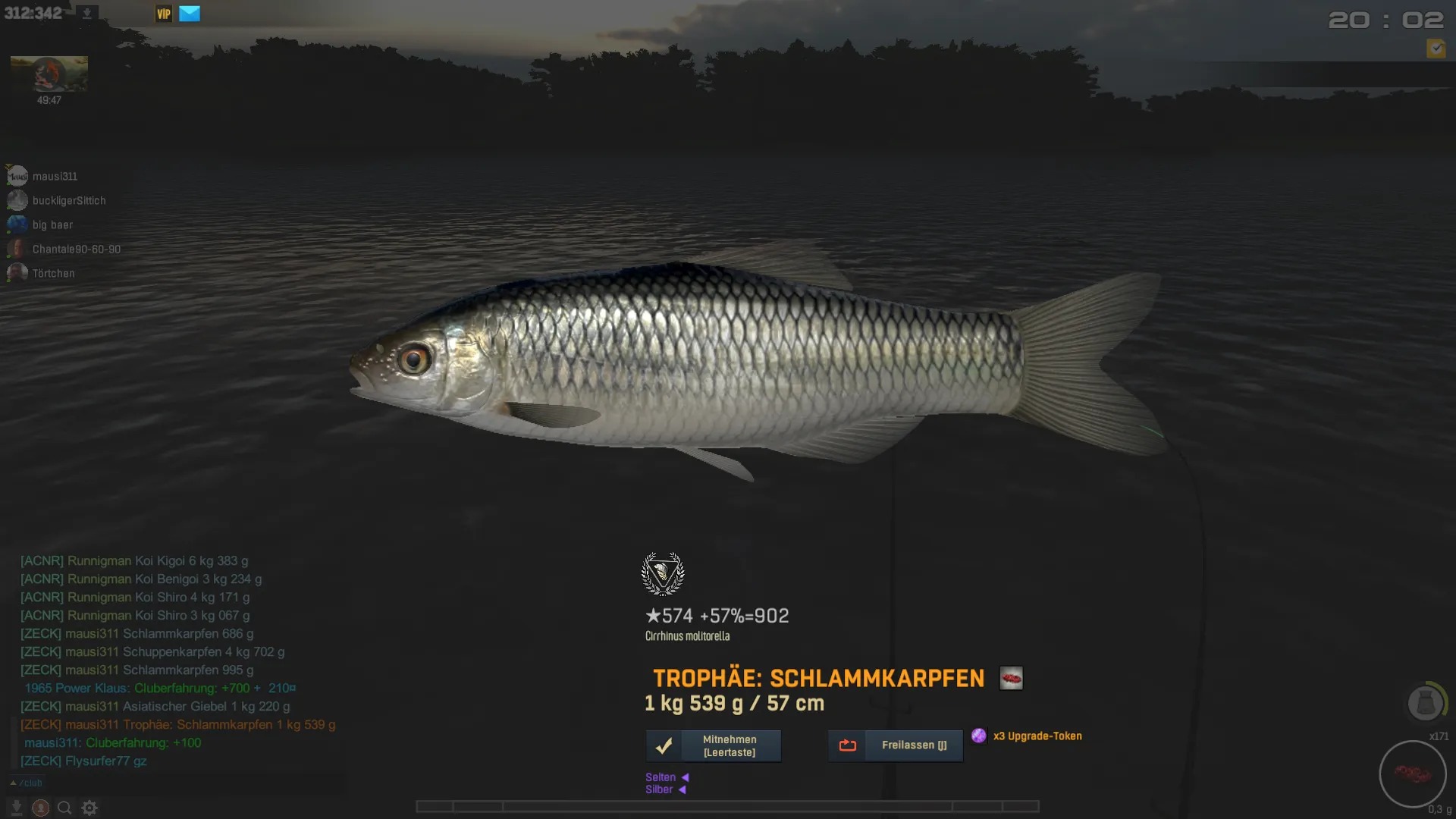Viewport: 1456px width, 819px height.
Task: Click the red player icon below chat
Action: pyautogui.click(x=41, y=808)
